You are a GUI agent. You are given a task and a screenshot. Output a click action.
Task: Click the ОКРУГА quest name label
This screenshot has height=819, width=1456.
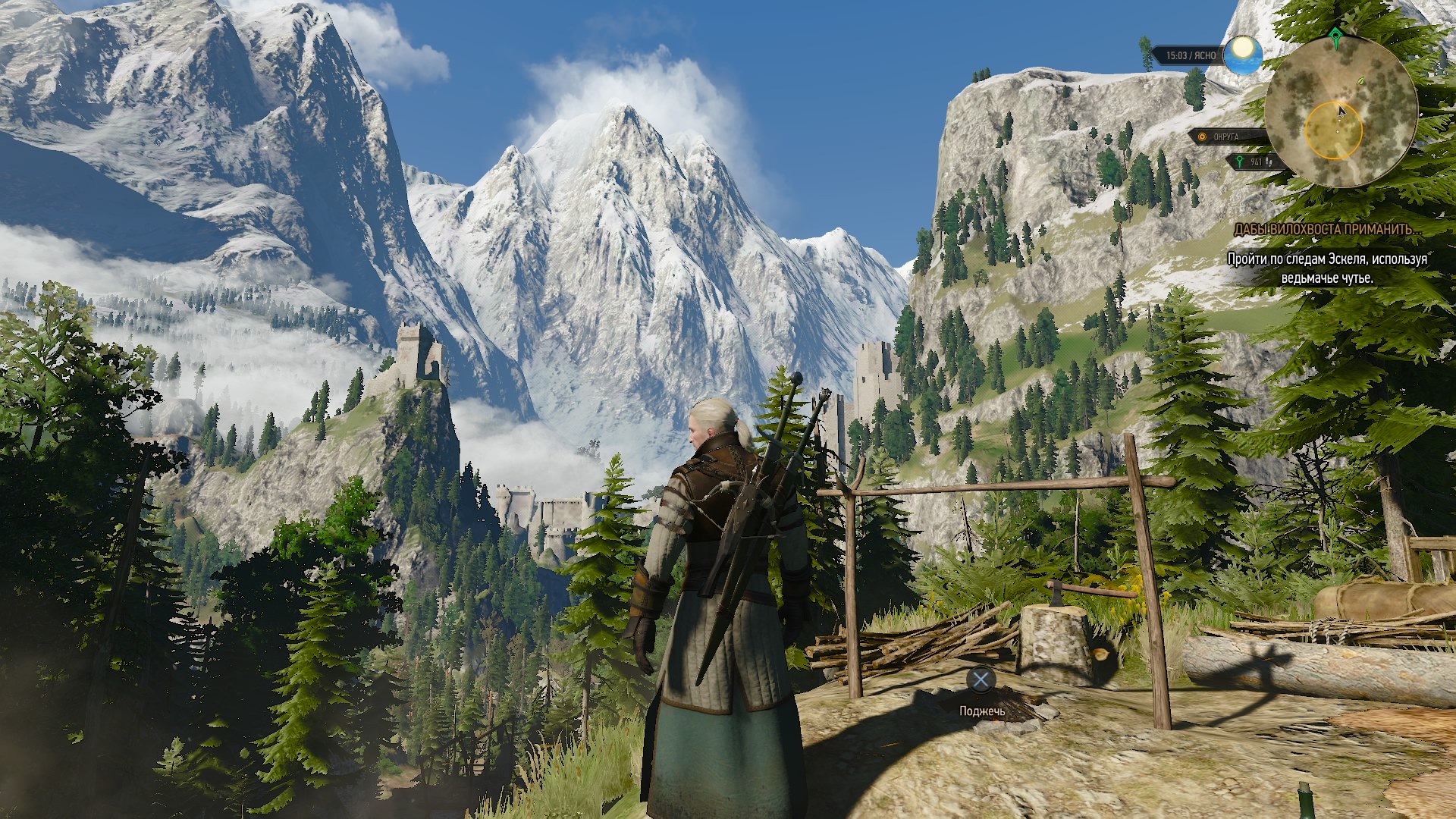1227,137
